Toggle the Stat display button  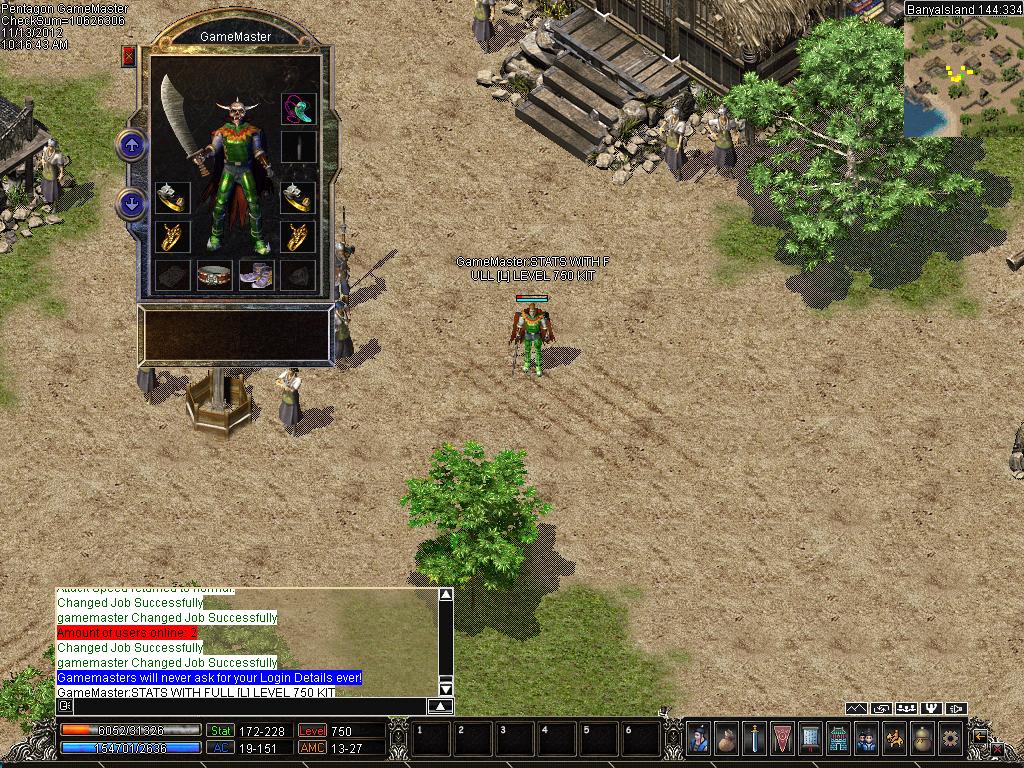coord(220,731)
